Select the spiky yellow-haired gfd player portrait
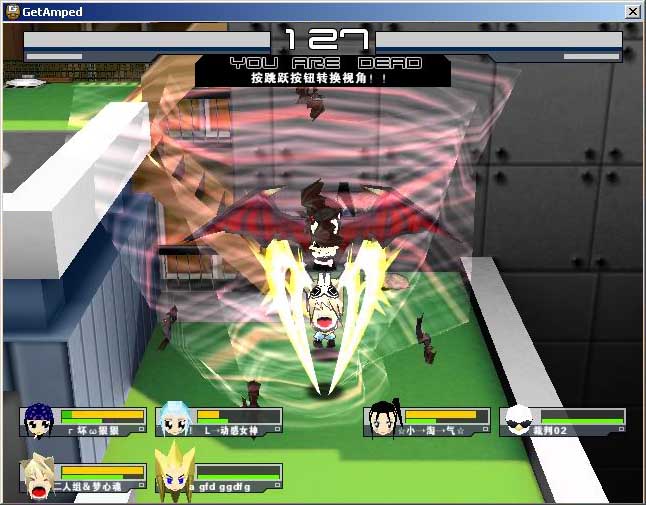 pyautogui.click(x=174, y=476)
